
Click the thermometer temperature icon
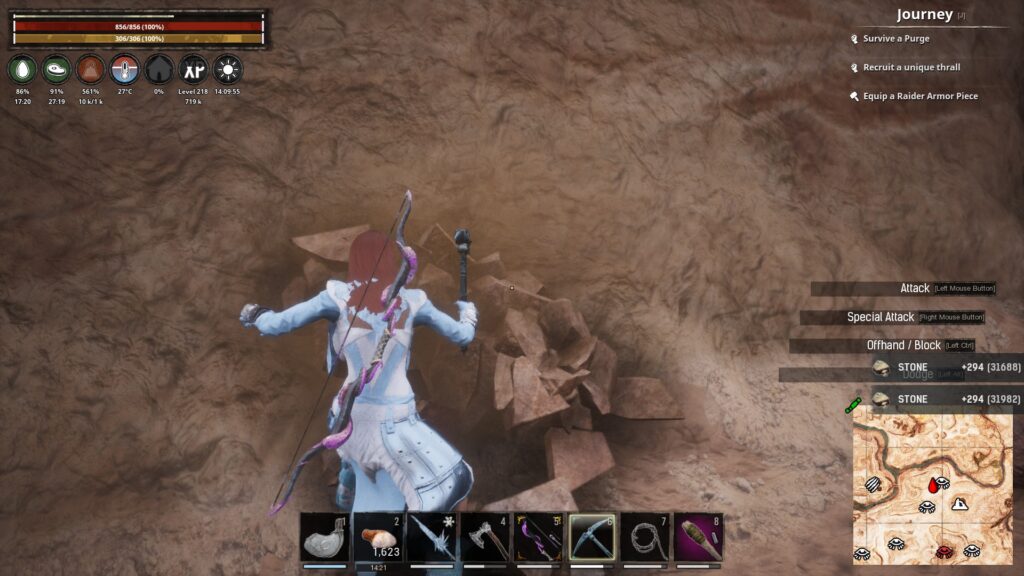pos(125,69)
